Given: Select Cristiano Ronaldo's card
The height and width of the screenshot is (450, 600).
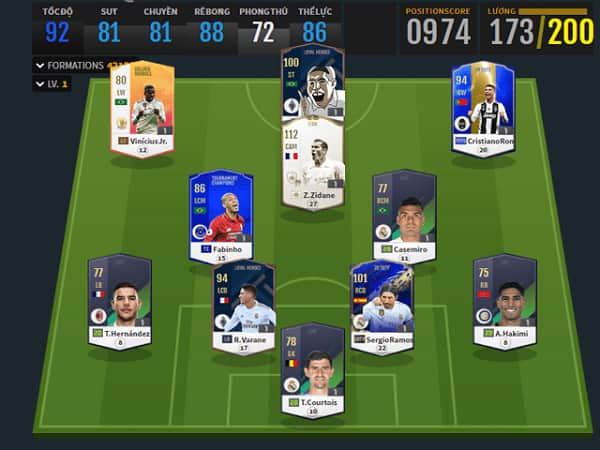Looking at the screenshot, I should (483, 104).
